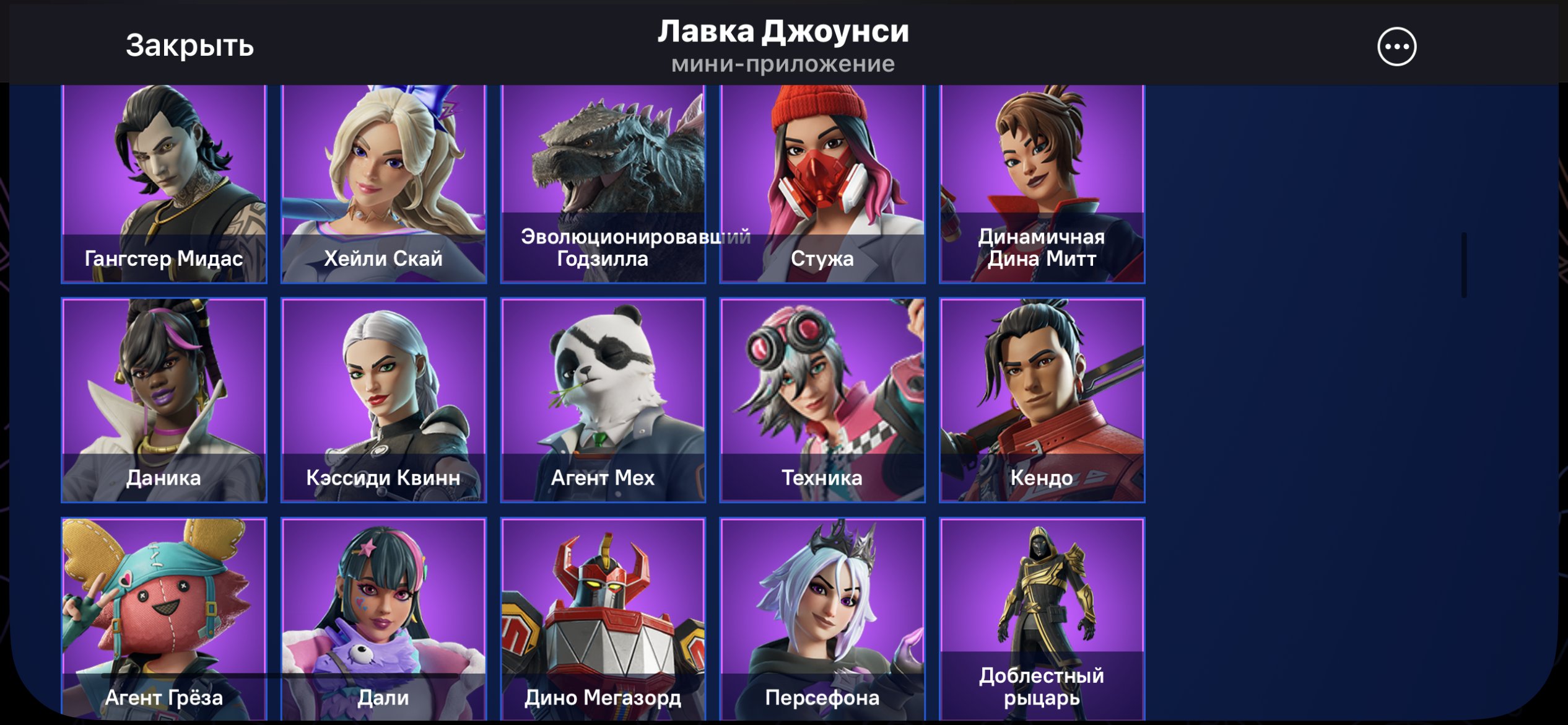Select the Доблестный рыцарь skin
Screen dimensions: 1568x725
click(x=1043, y=620)
